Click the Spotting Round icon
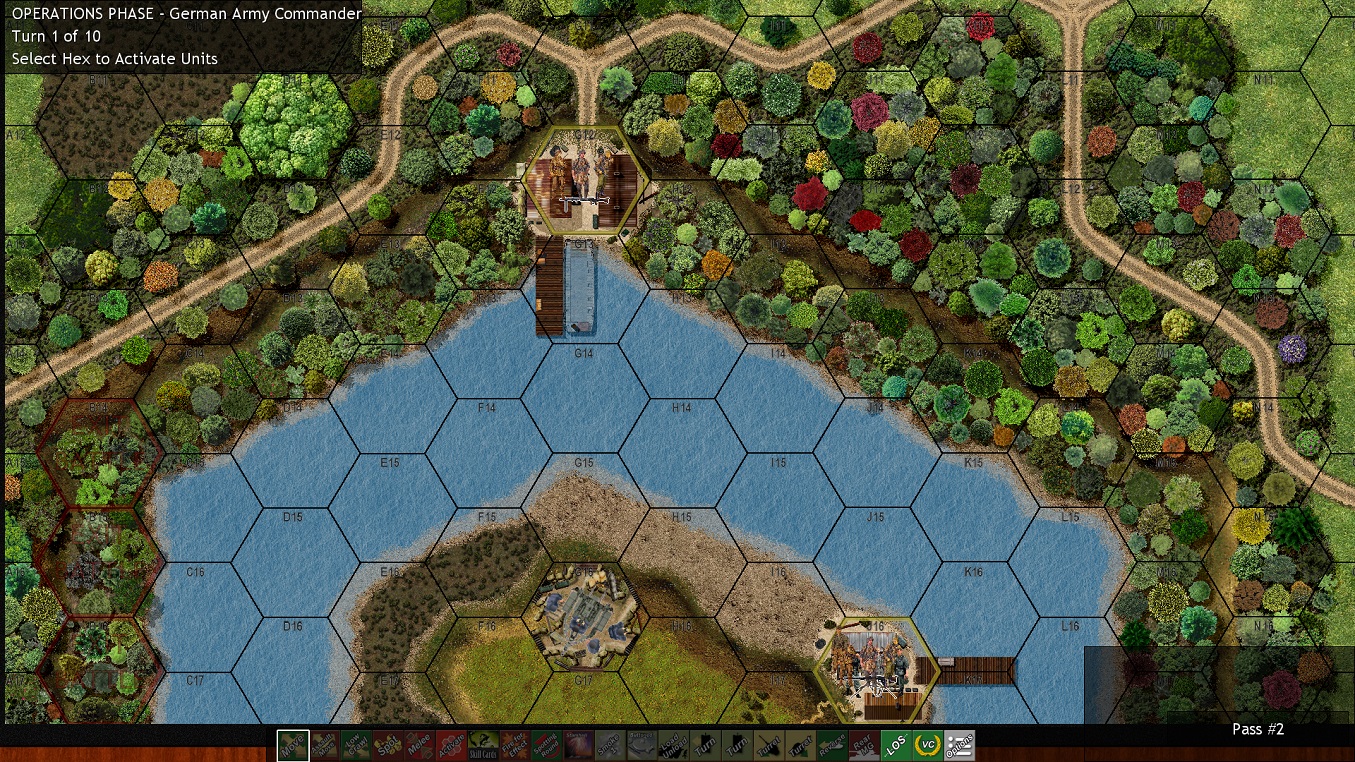The image size is (1355, 762). tap(547, 745)
